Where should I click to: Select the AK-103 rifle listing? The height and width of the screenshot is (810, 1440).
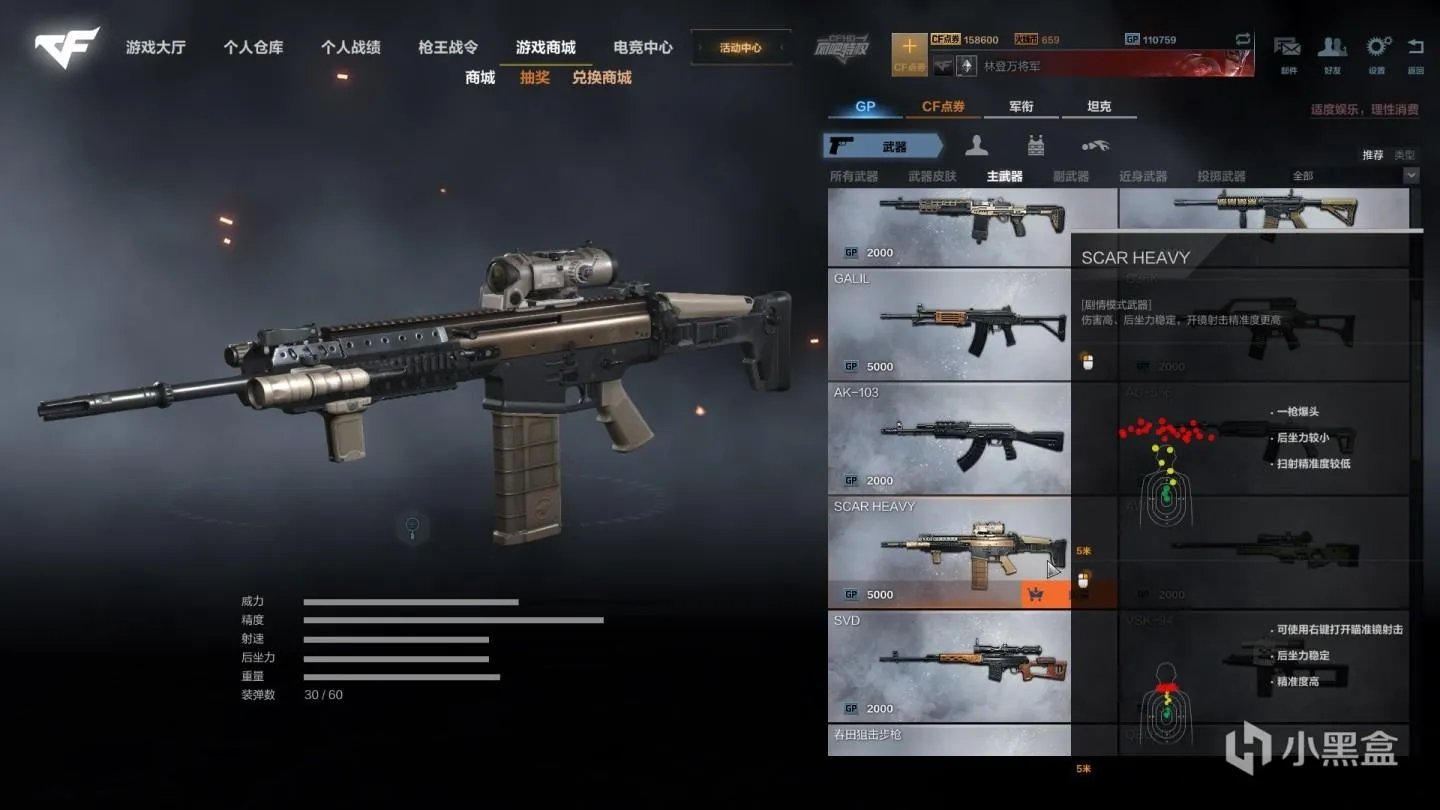click(948, 439)
